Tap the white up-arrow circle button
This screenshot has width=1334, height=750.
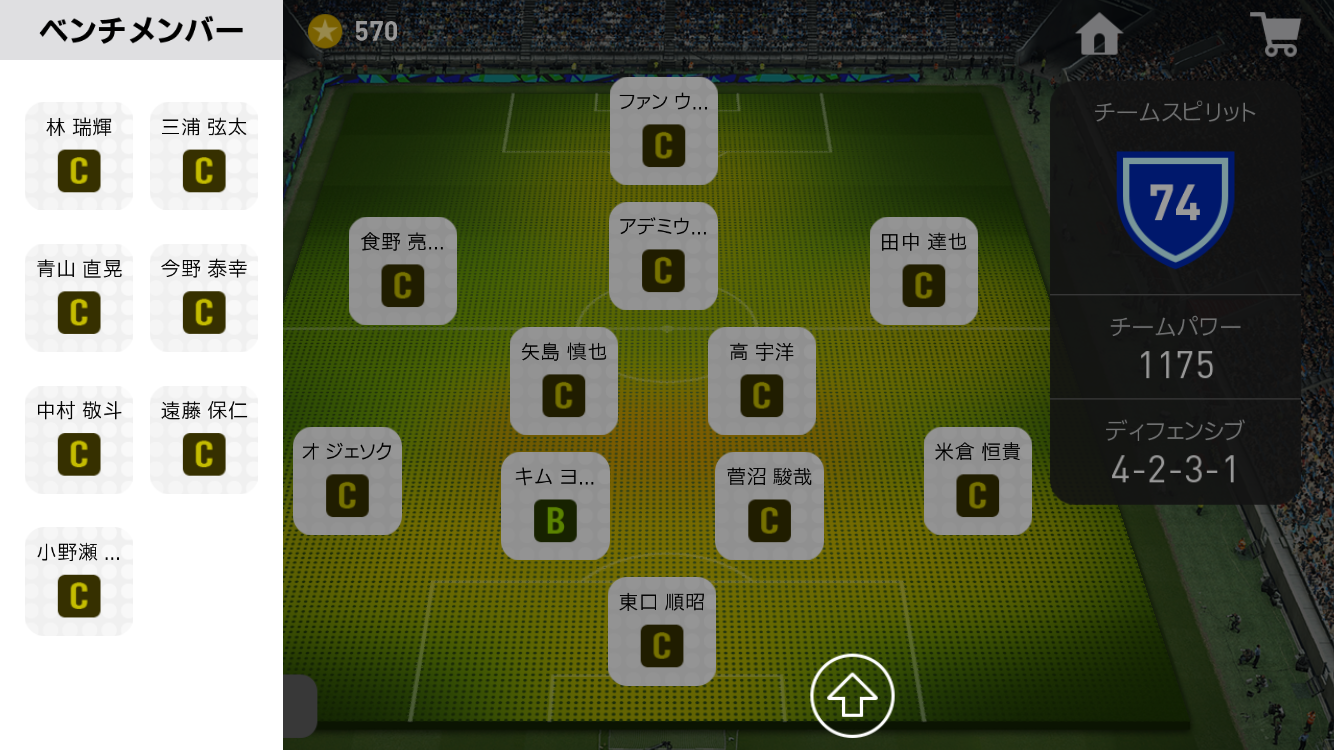(852, 696)
